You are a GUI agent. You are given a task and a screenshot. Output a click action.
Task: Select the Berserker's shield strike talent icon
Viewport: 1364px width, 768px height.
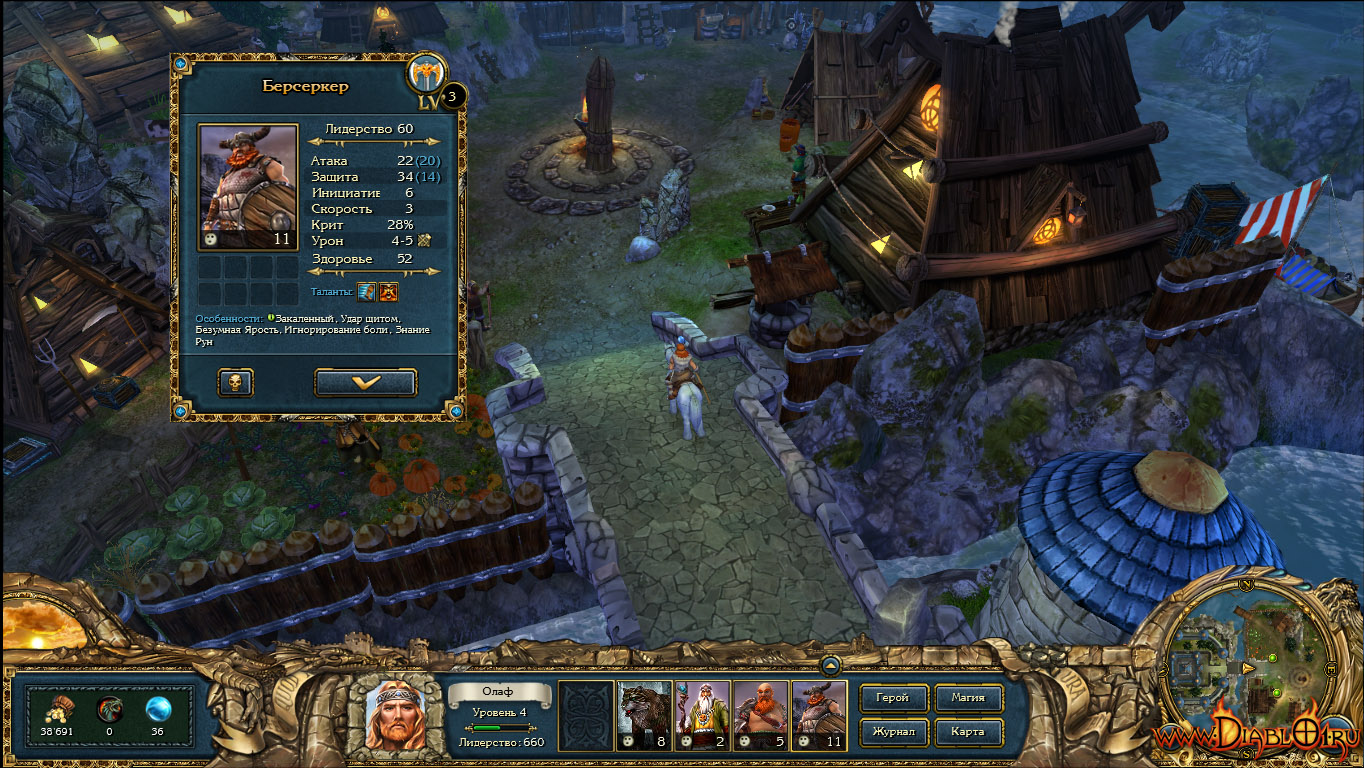point(367,291)
